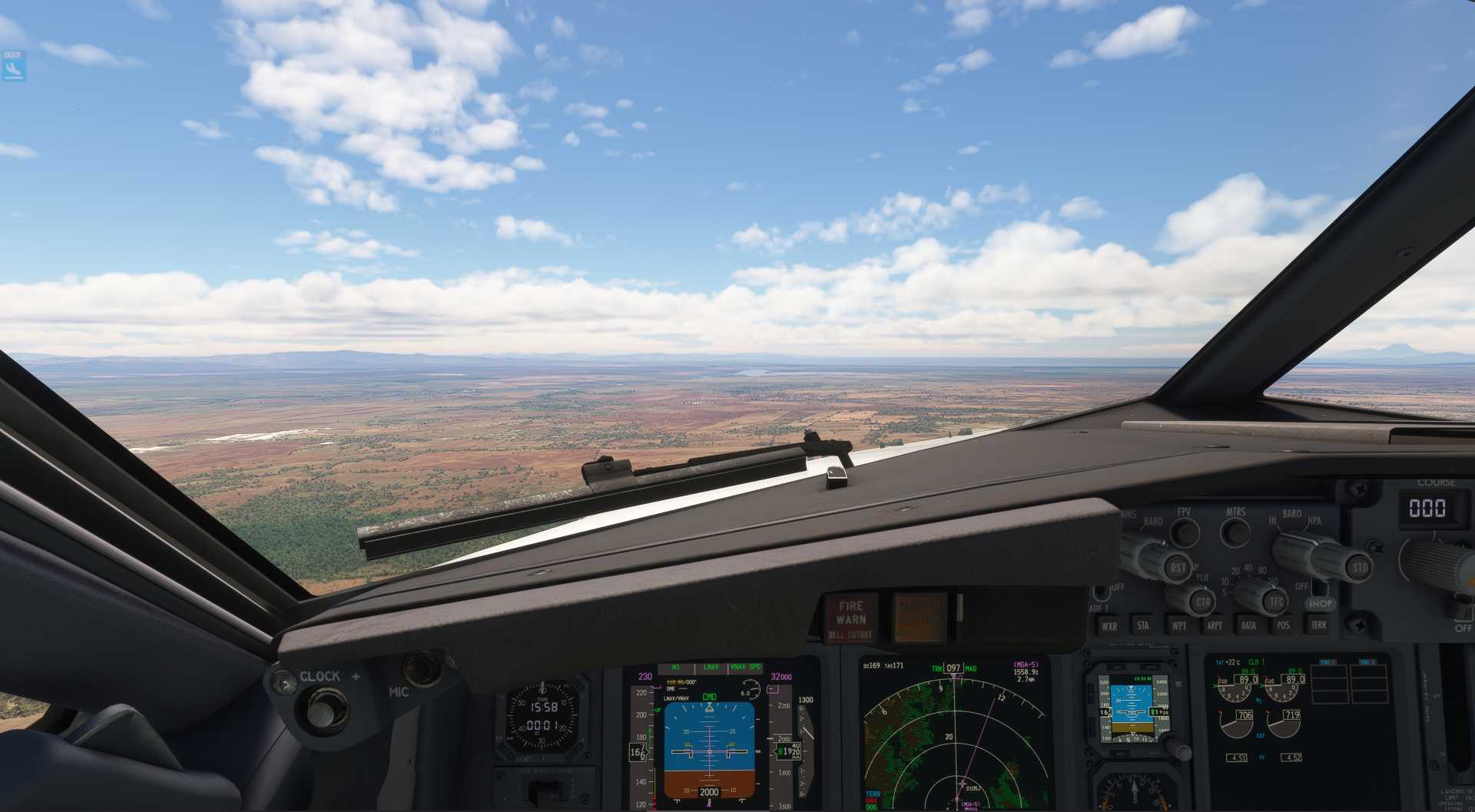Toggle the DATA map button
Viewport: 1475px width, 812px height.
tap(1248, 625)
